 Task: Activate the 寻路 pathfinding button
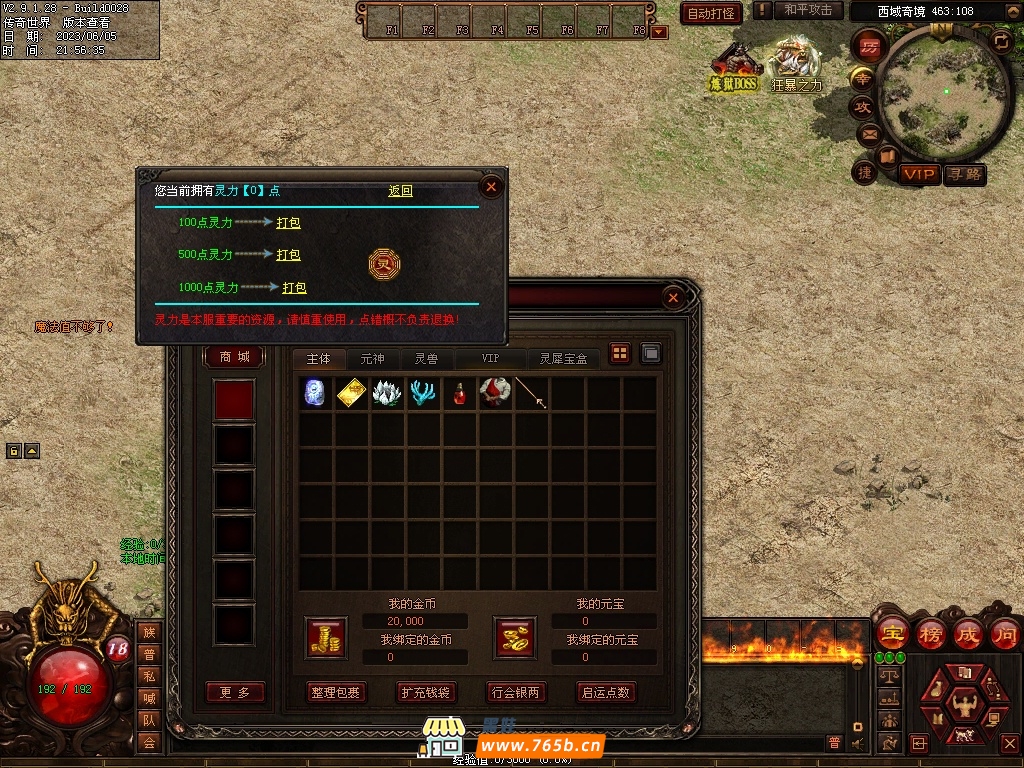(965, 174)
